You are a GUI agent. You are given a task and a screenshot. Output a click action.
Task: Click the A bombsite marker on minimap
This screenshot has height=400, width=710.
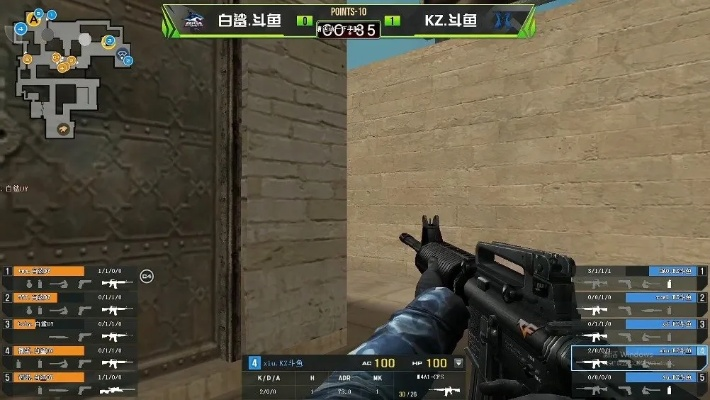[35, 18]
